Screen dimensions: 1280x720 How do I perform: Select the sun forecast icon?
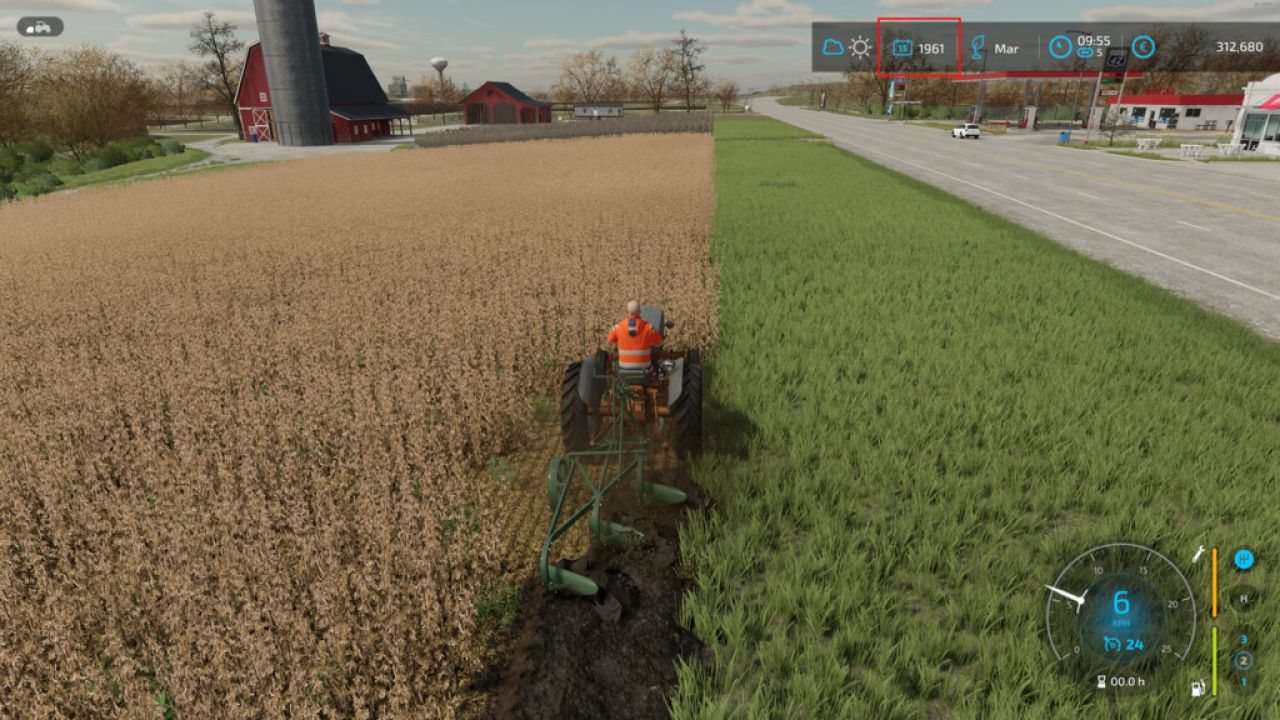point(860,46)
